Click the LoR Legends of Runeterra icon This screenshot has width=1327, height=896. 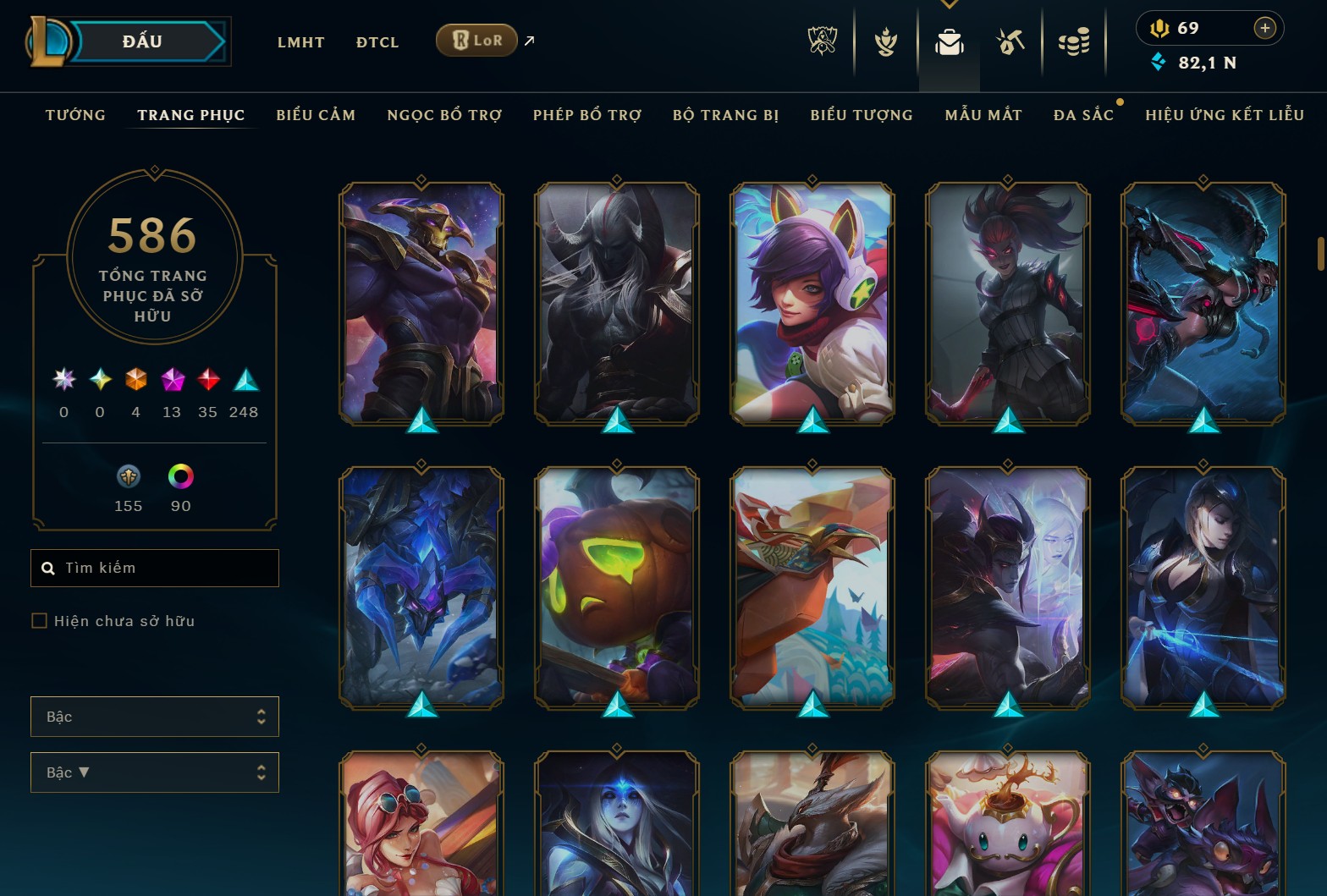click(x=476, y=40)
